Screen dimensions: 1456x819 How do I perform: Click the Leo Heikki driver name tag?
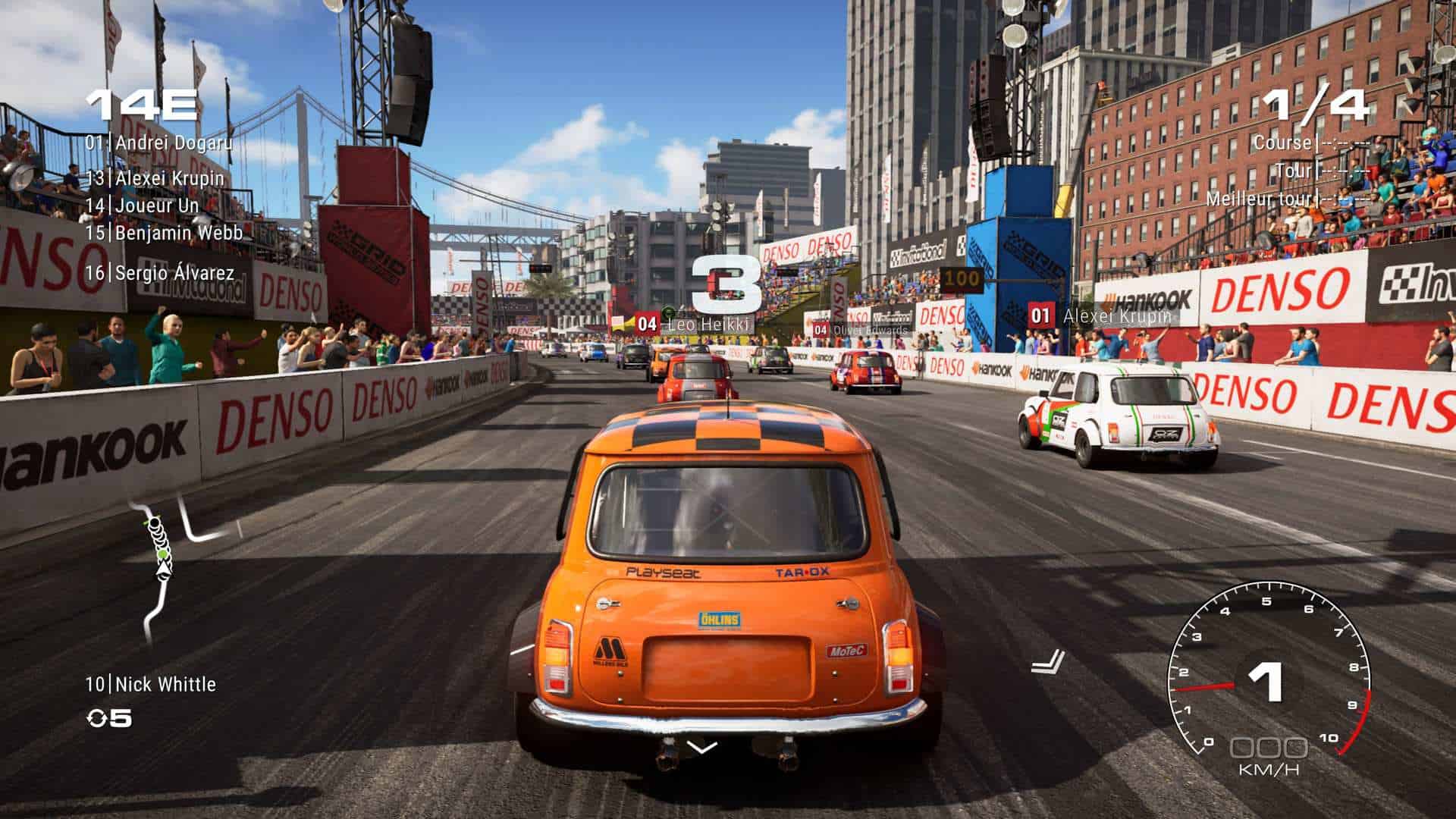pos(692,325)
